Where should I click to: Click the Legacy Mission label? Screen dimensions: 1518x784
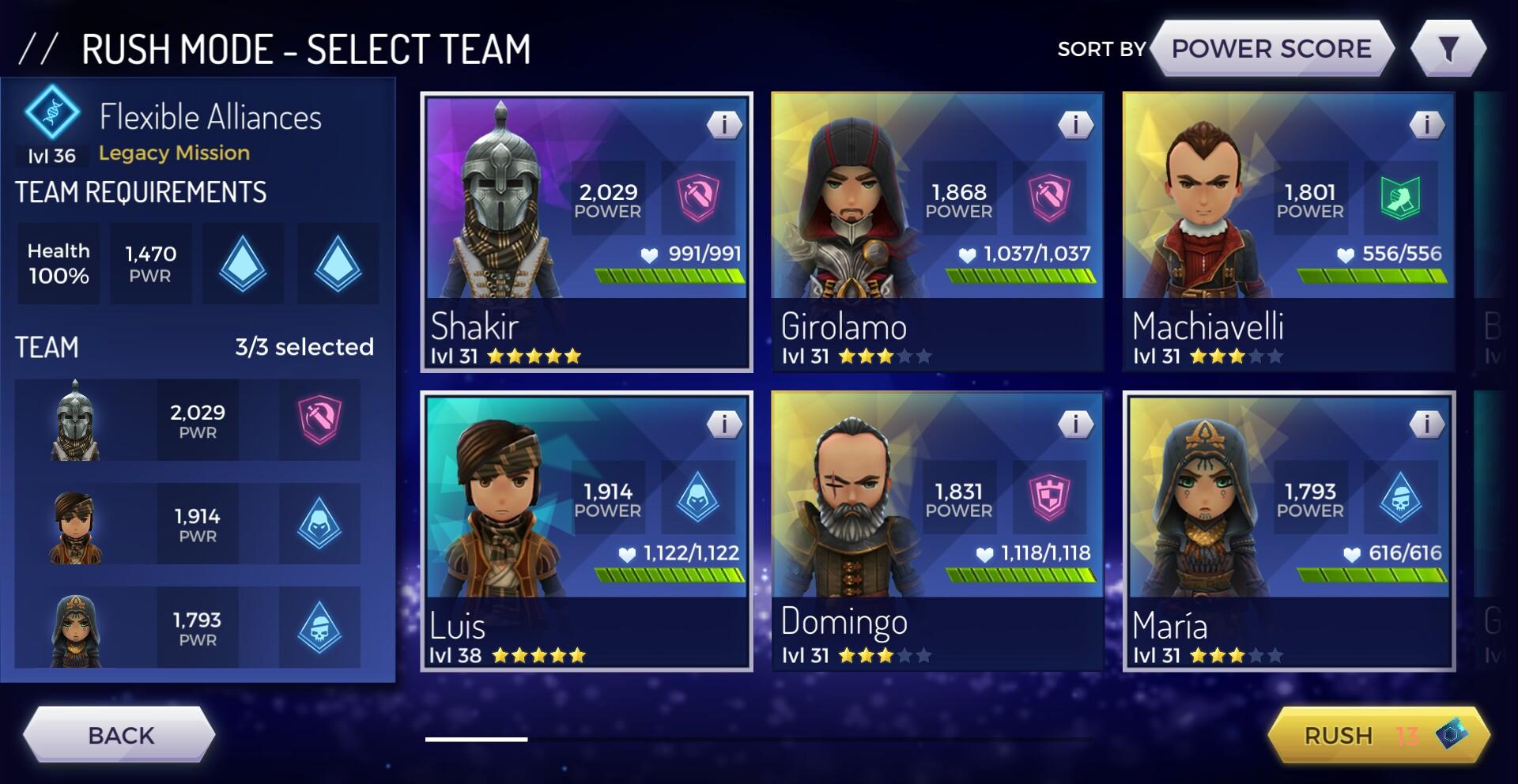[172, 153]
